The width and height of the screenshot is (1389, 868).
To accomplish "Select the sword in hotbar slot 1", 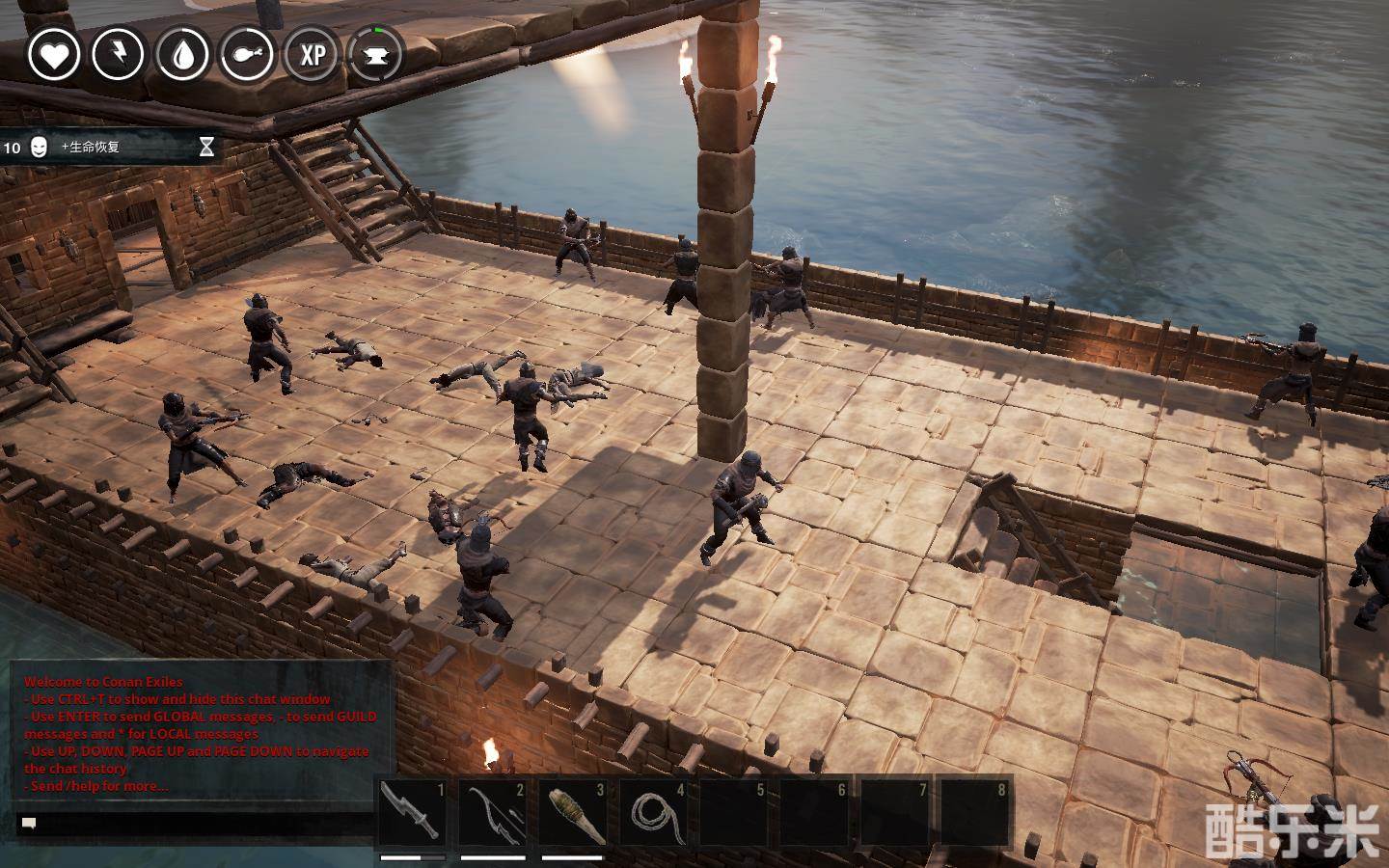I will pyautogui.click(x=412, y=813).
